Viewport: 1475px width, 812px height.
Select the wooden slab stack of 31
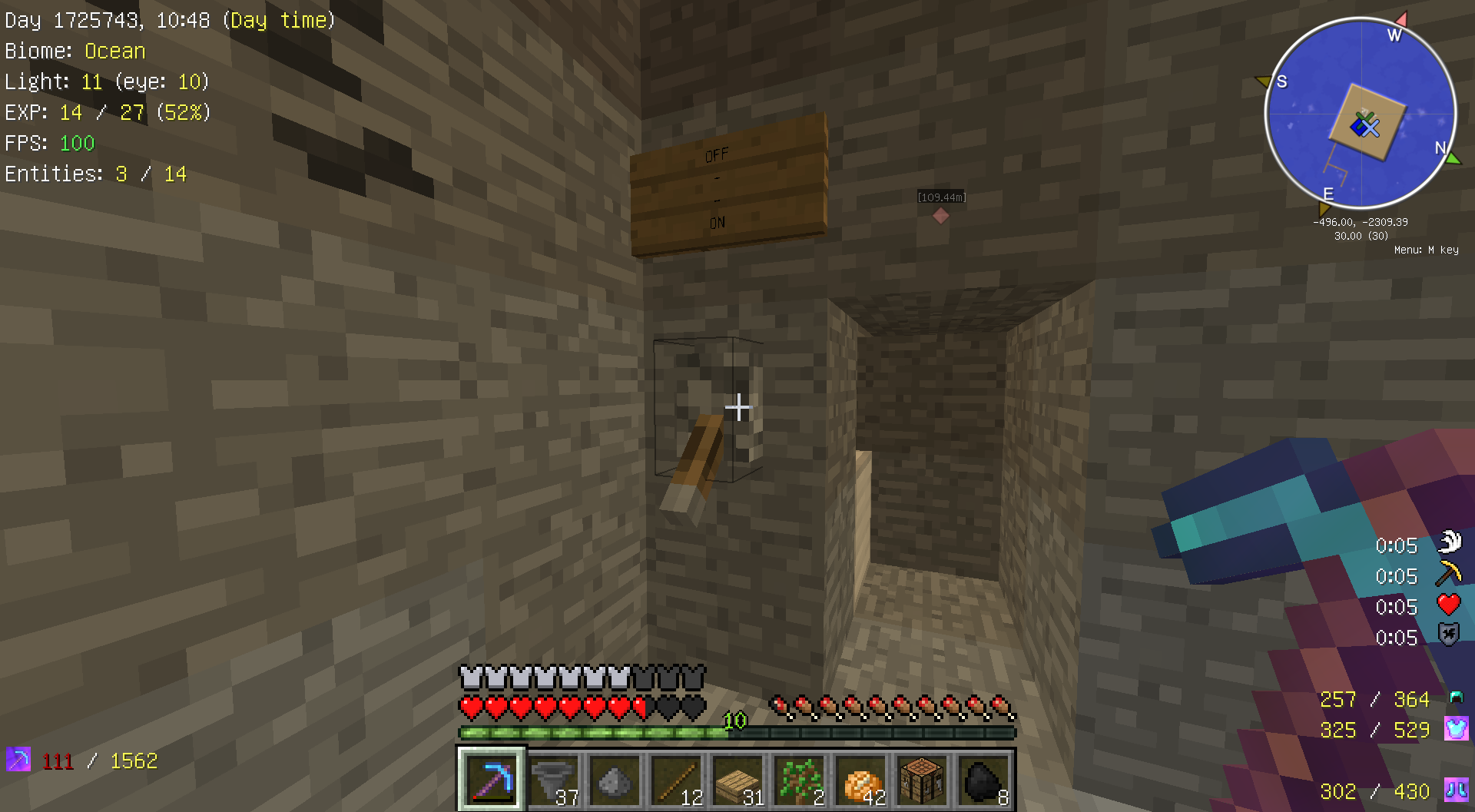click(x=737, y=780)
